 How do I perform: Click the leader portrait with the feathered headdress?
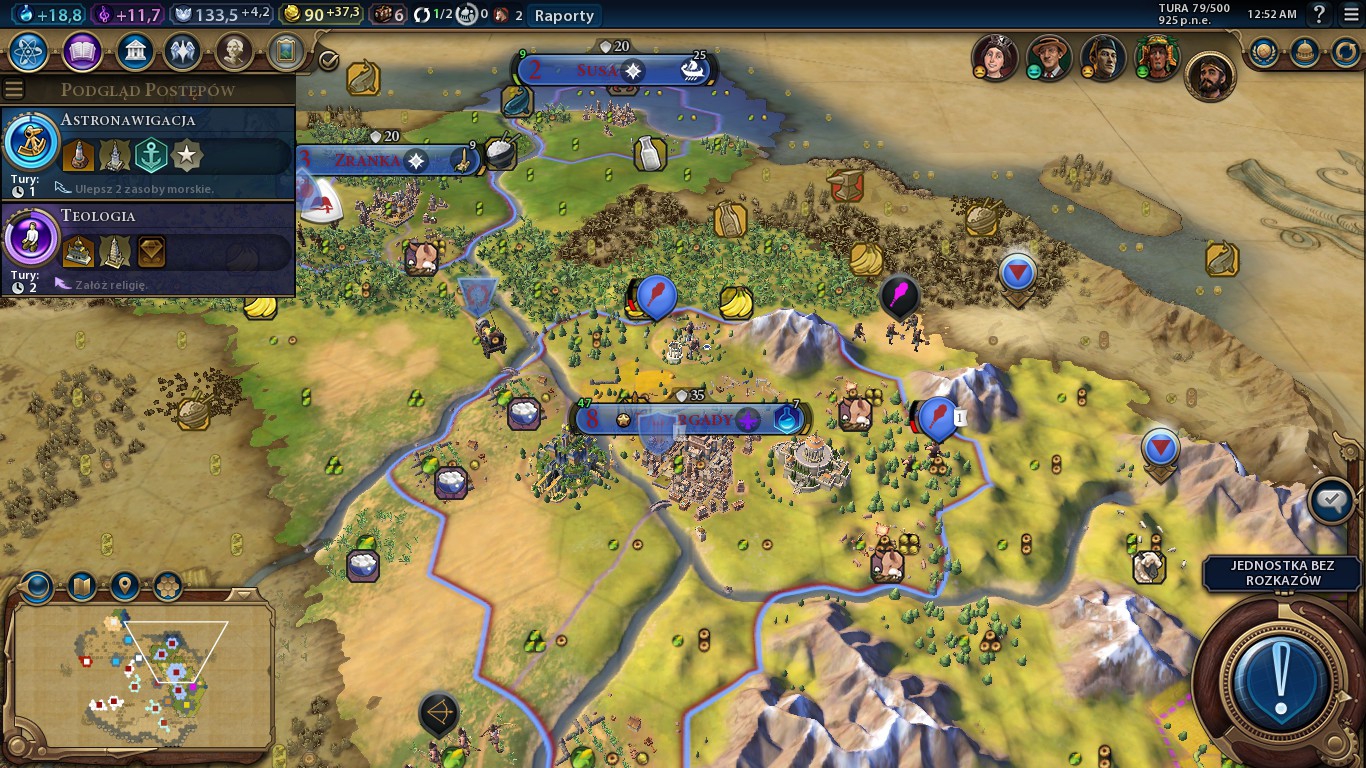(1157, 58)
